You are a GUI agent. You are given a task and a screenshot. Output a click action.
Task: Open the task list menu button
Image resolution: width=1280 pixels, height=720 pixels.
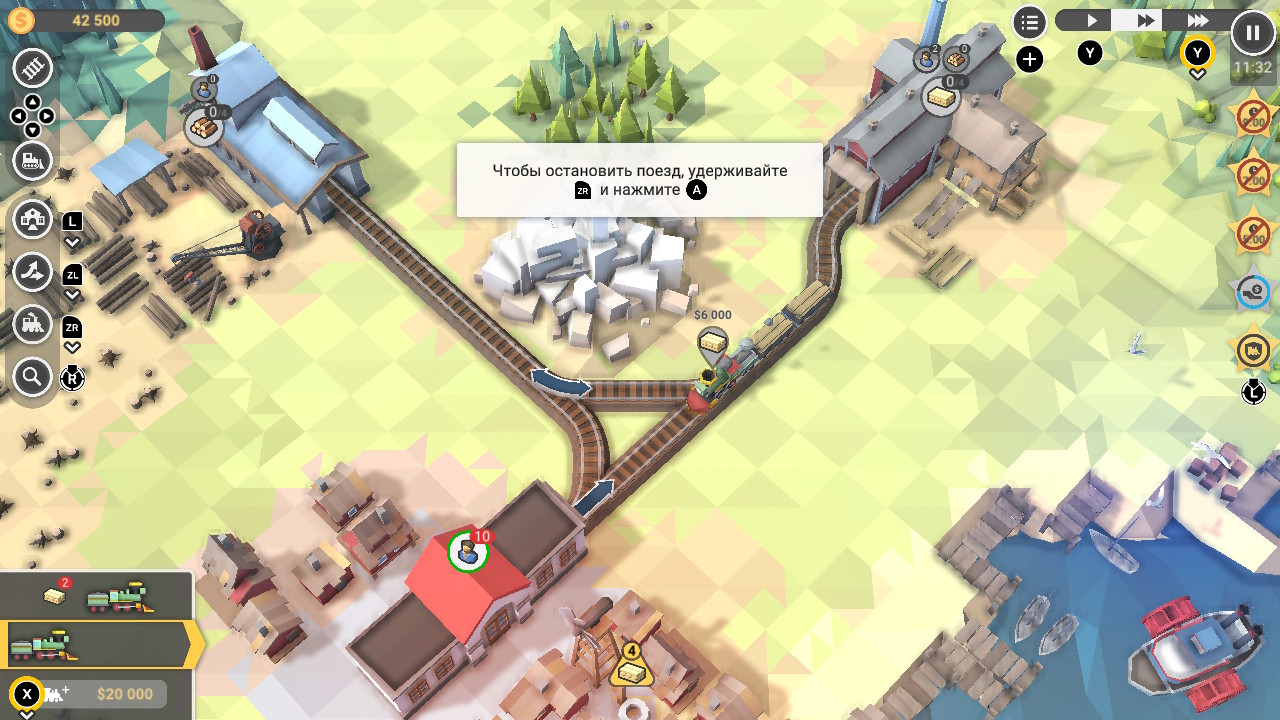1029,22
